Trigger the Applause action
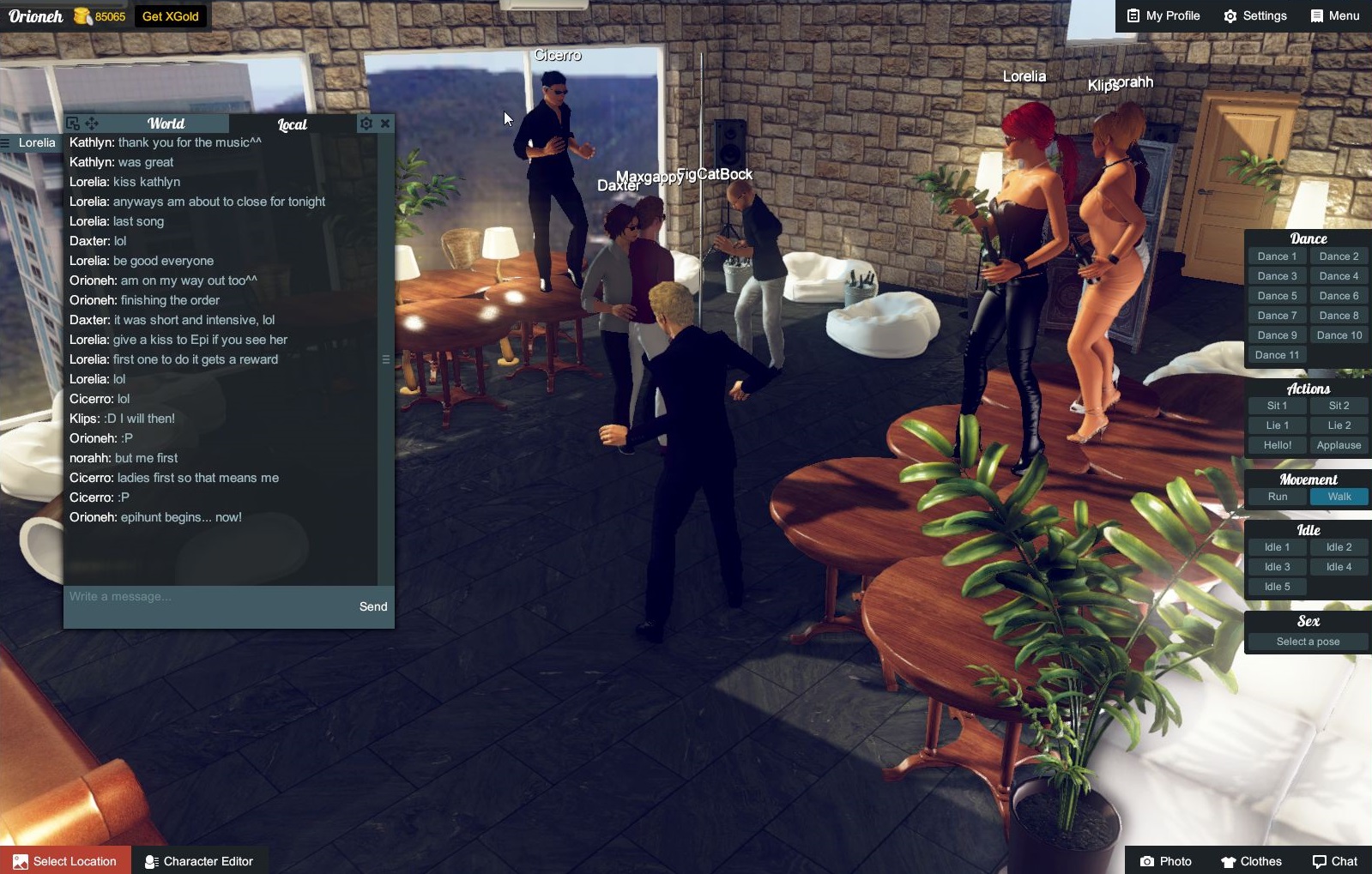This screenshot has width=1372, height=874. click(1339, 444)
